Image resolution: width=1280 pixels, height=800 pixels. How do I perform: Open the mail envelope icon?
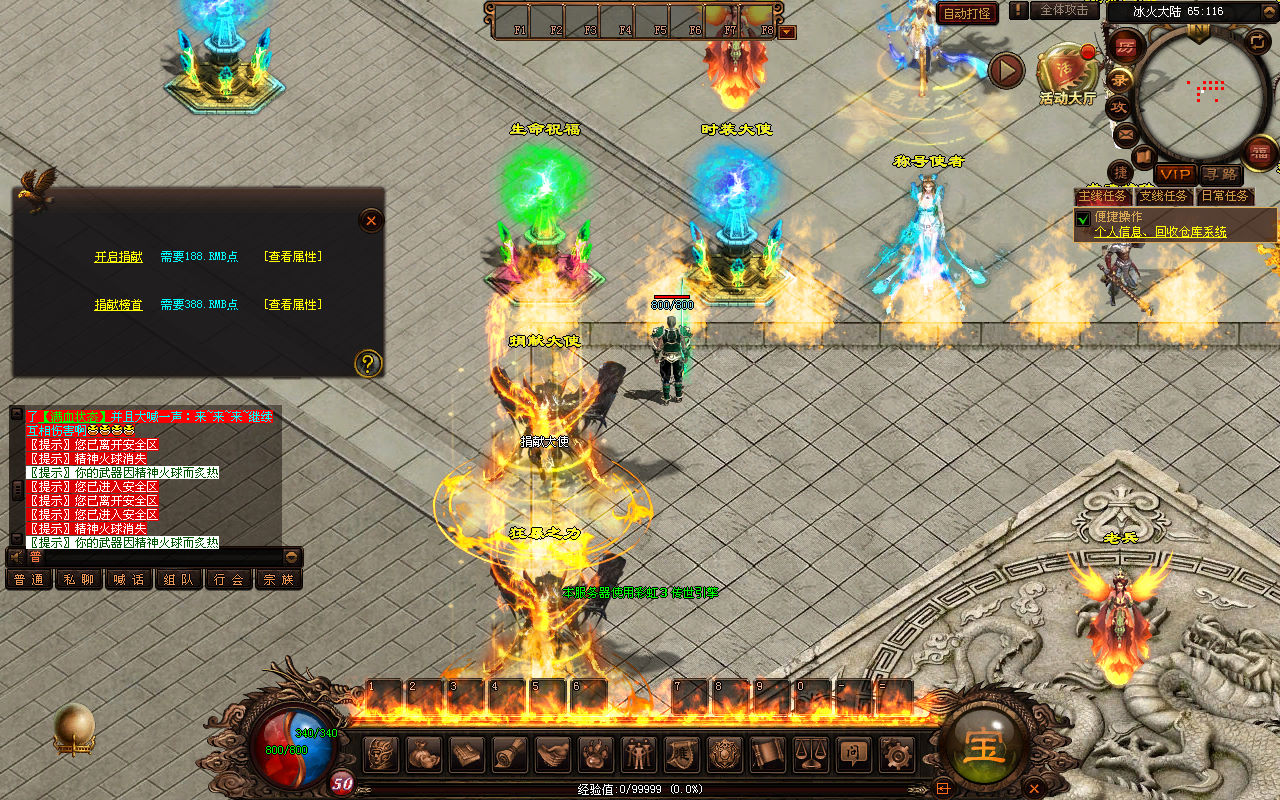tap(1125, 134)
